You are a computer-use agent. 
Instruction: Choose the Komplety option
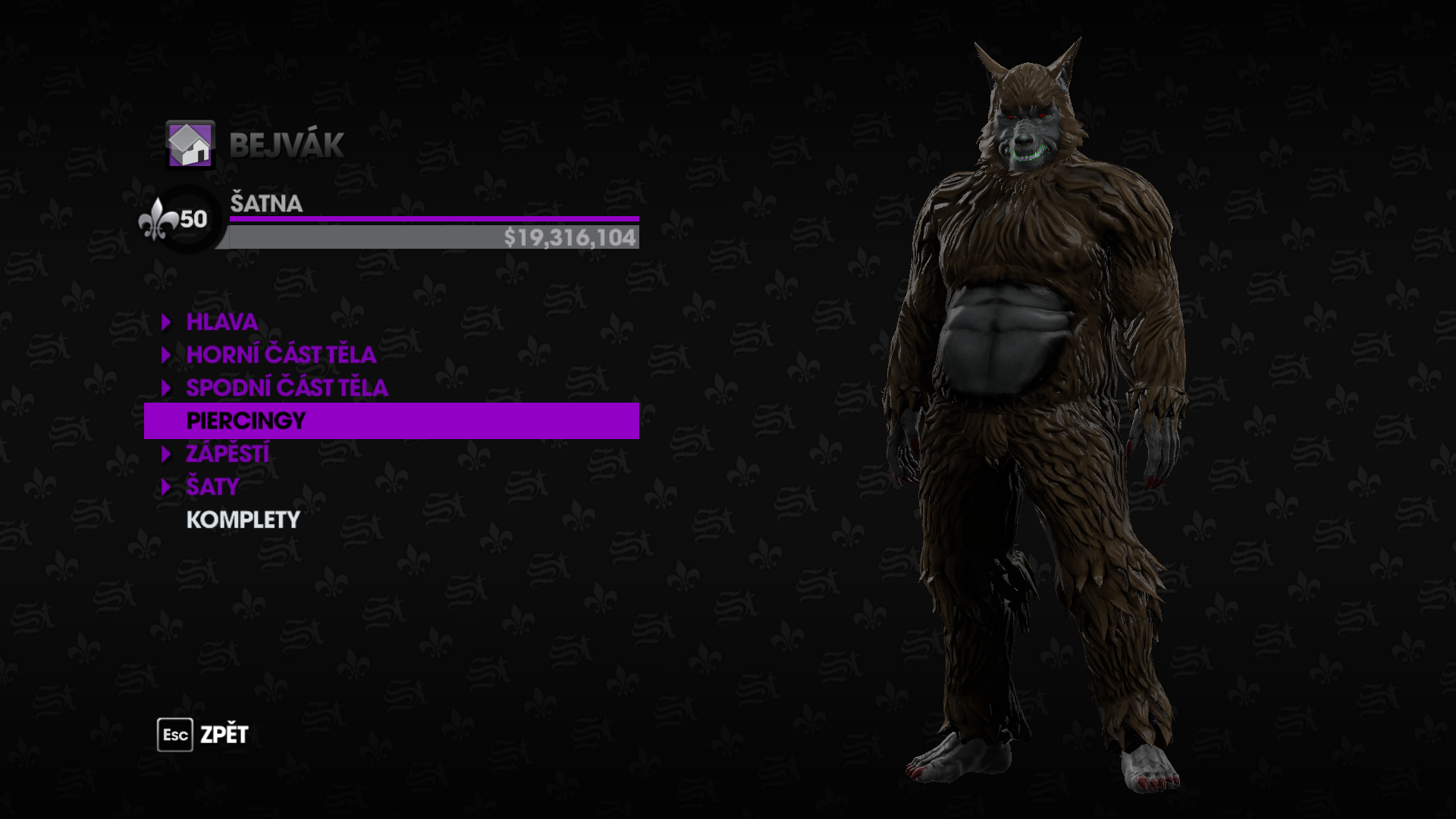click(x=243, y=520)
